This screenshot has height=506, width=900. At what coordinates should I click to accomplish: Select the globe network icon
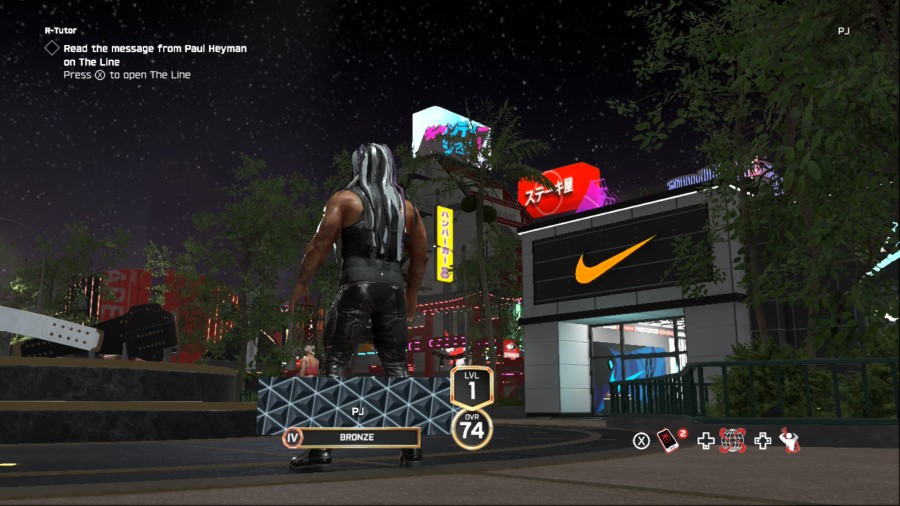[733, 440]
